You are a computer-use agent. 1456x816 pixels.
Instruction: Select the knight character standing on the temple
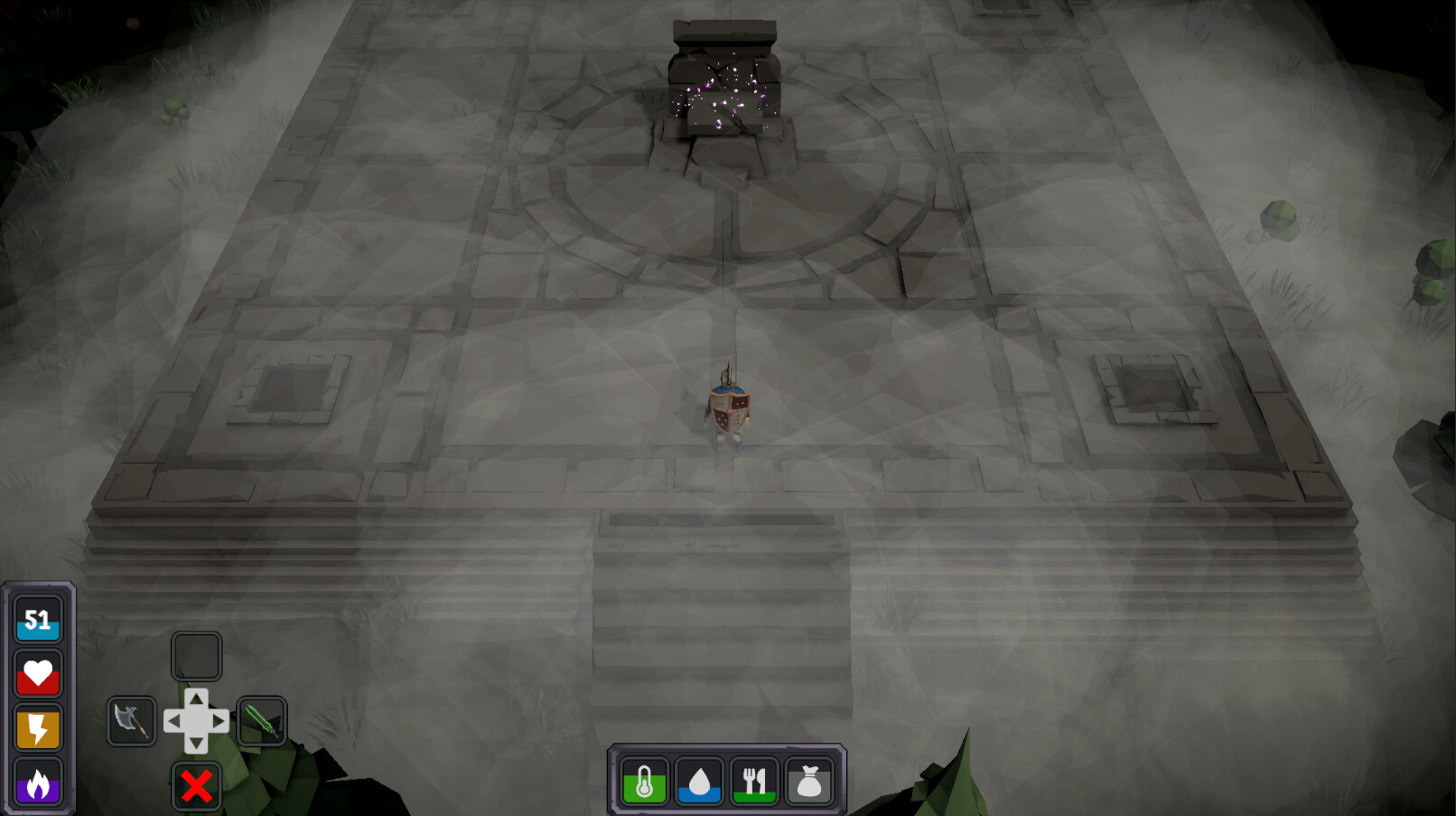pos(727,411)
